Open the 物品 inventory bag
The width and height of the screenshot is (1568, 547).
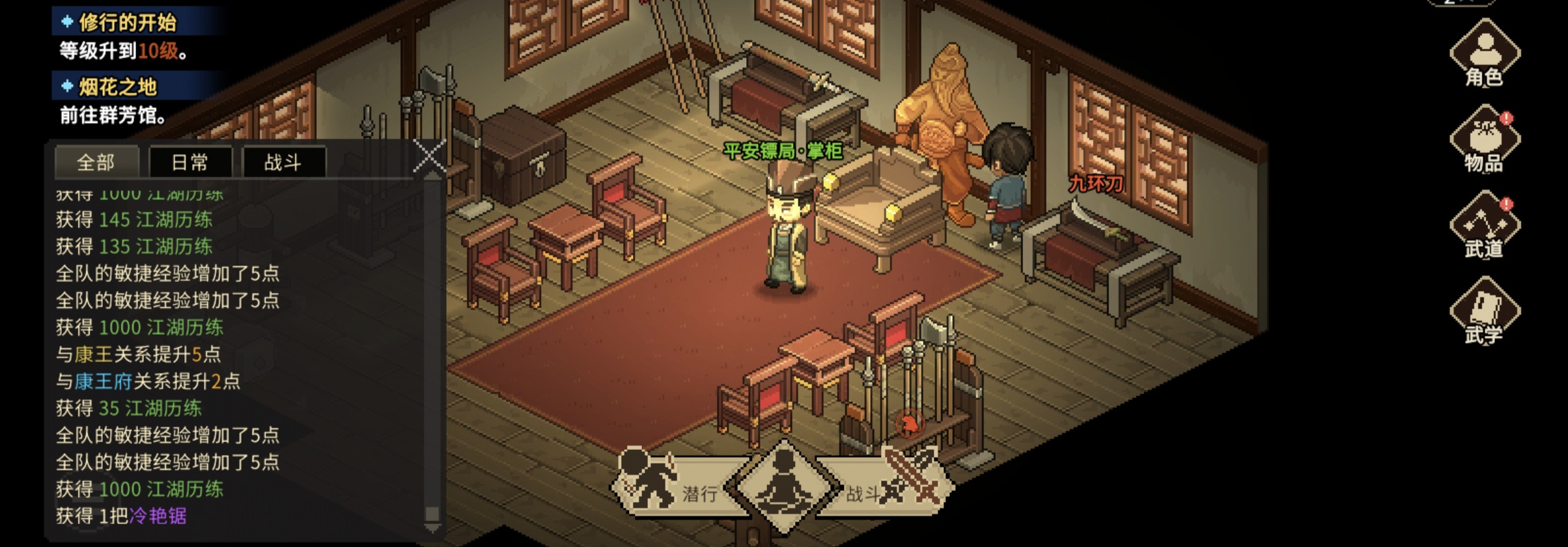point(1485,141)
